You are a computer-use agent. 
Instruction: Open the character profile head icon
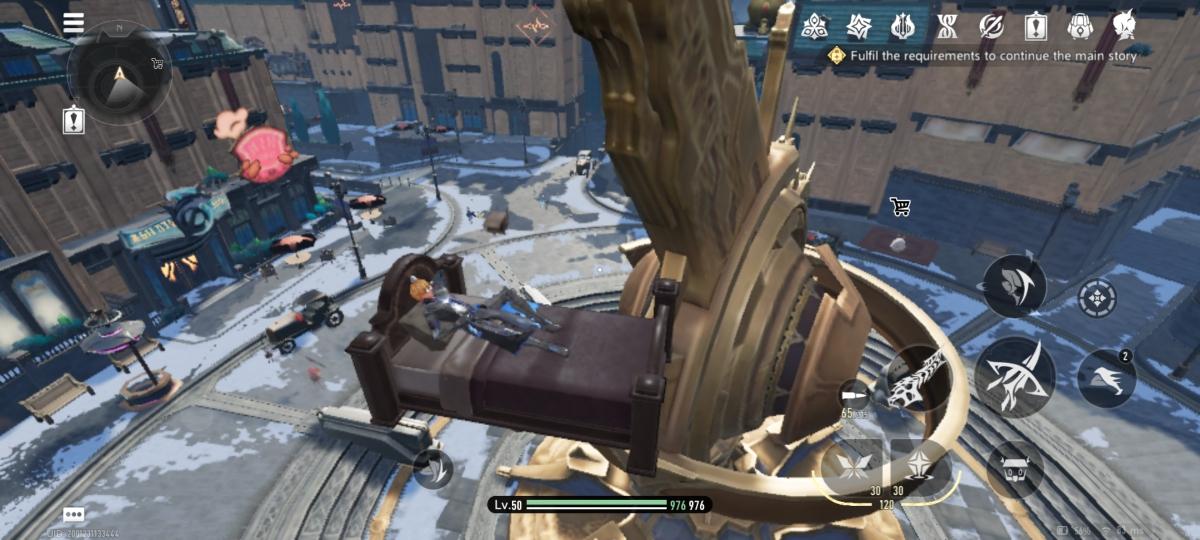point(1123,26)
